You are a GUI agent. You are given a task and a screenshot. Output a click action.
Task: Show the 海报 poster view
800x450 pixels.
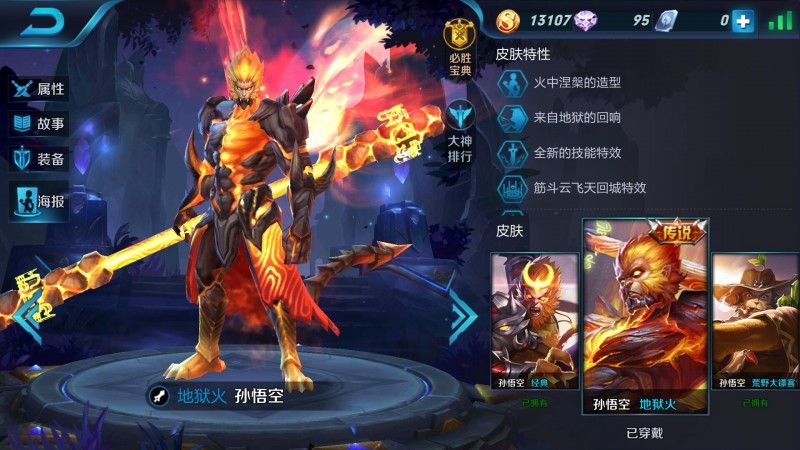(39, 201)
